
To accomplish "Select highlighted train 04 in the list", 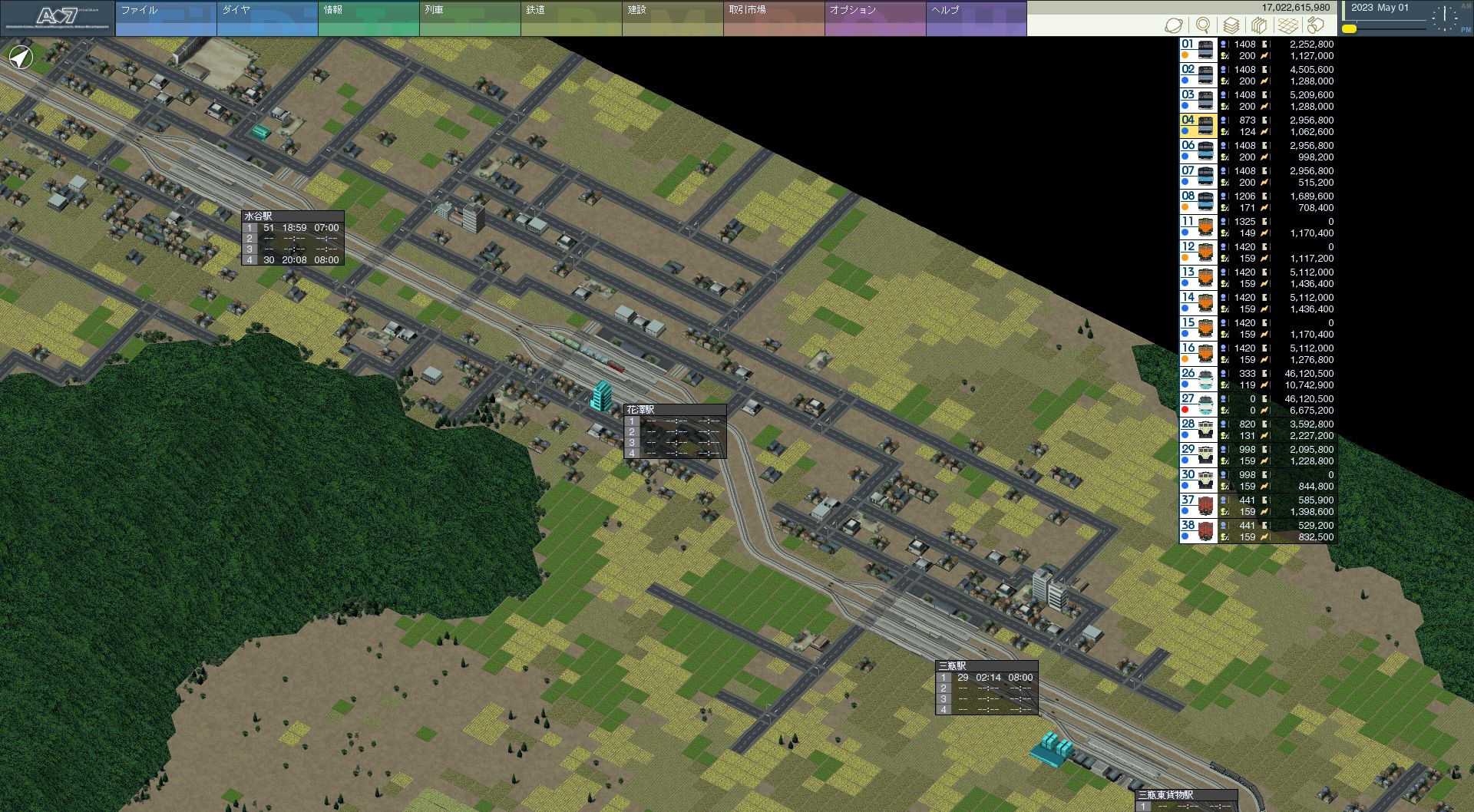I will tap(1198, 126).
